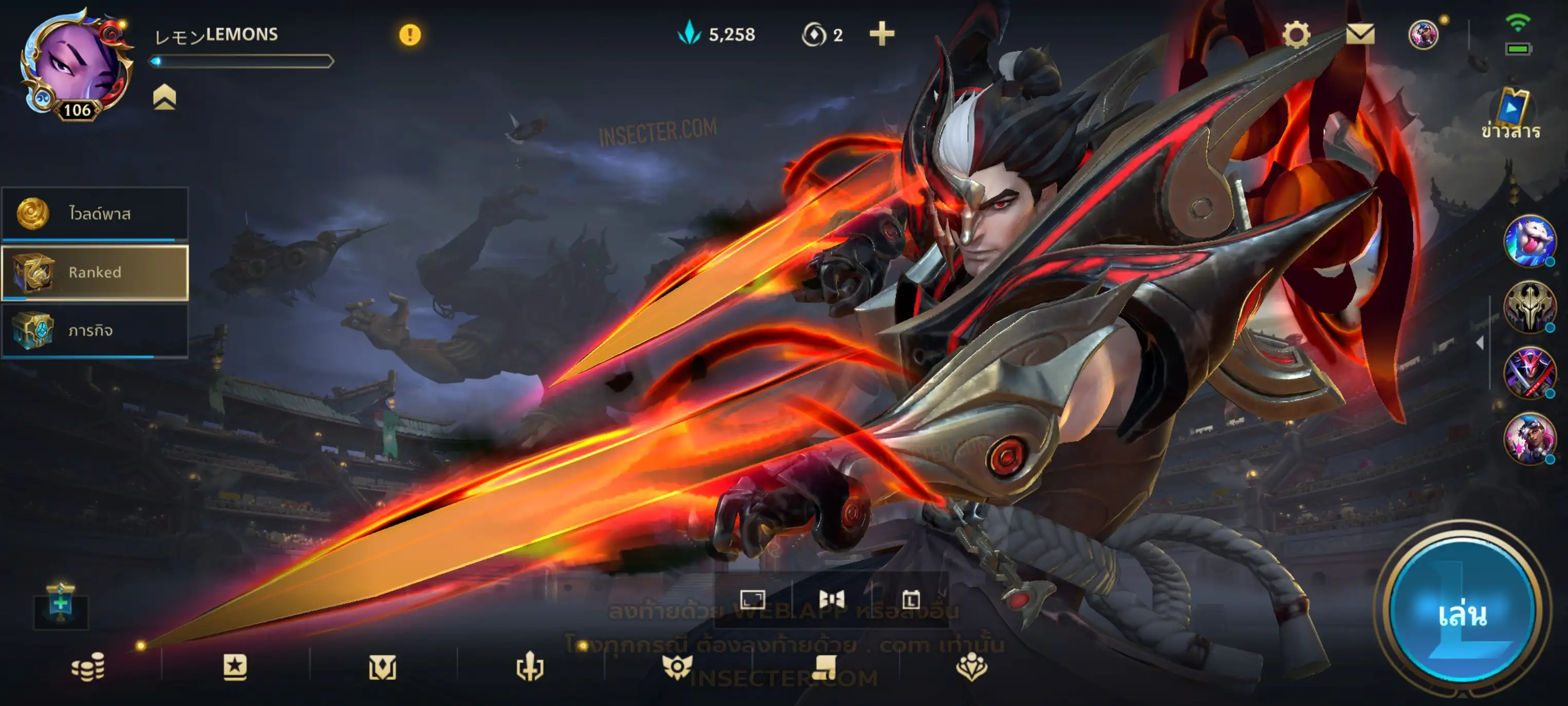The height and width of the screenshot is (706, 1568).
Task: Click the double chevron rank-up icon
Action: [x=164, y=98]
